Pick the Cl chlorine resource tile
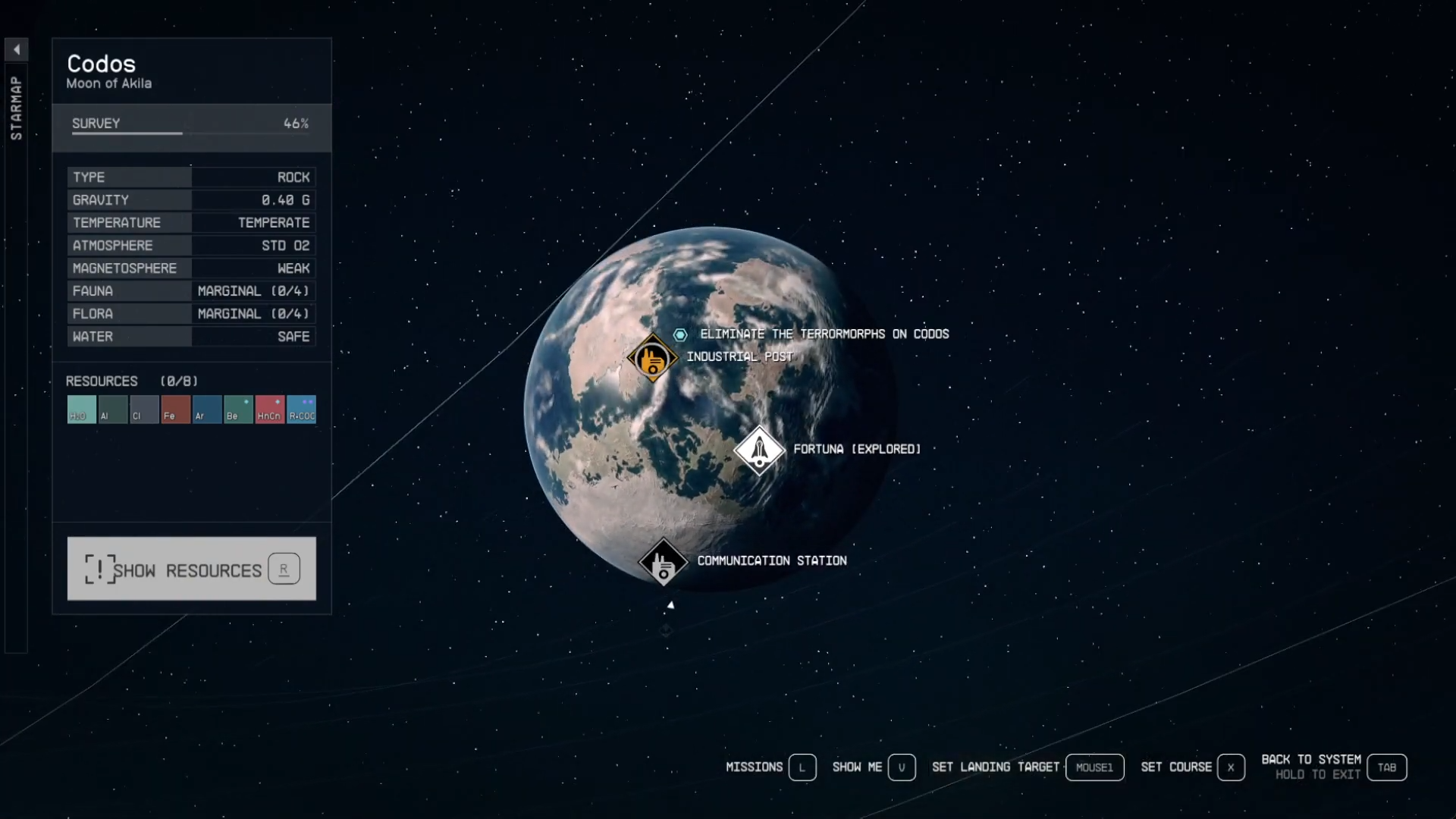The width and height of the screenshot is (1456, 819). click(x=144, y=409)
